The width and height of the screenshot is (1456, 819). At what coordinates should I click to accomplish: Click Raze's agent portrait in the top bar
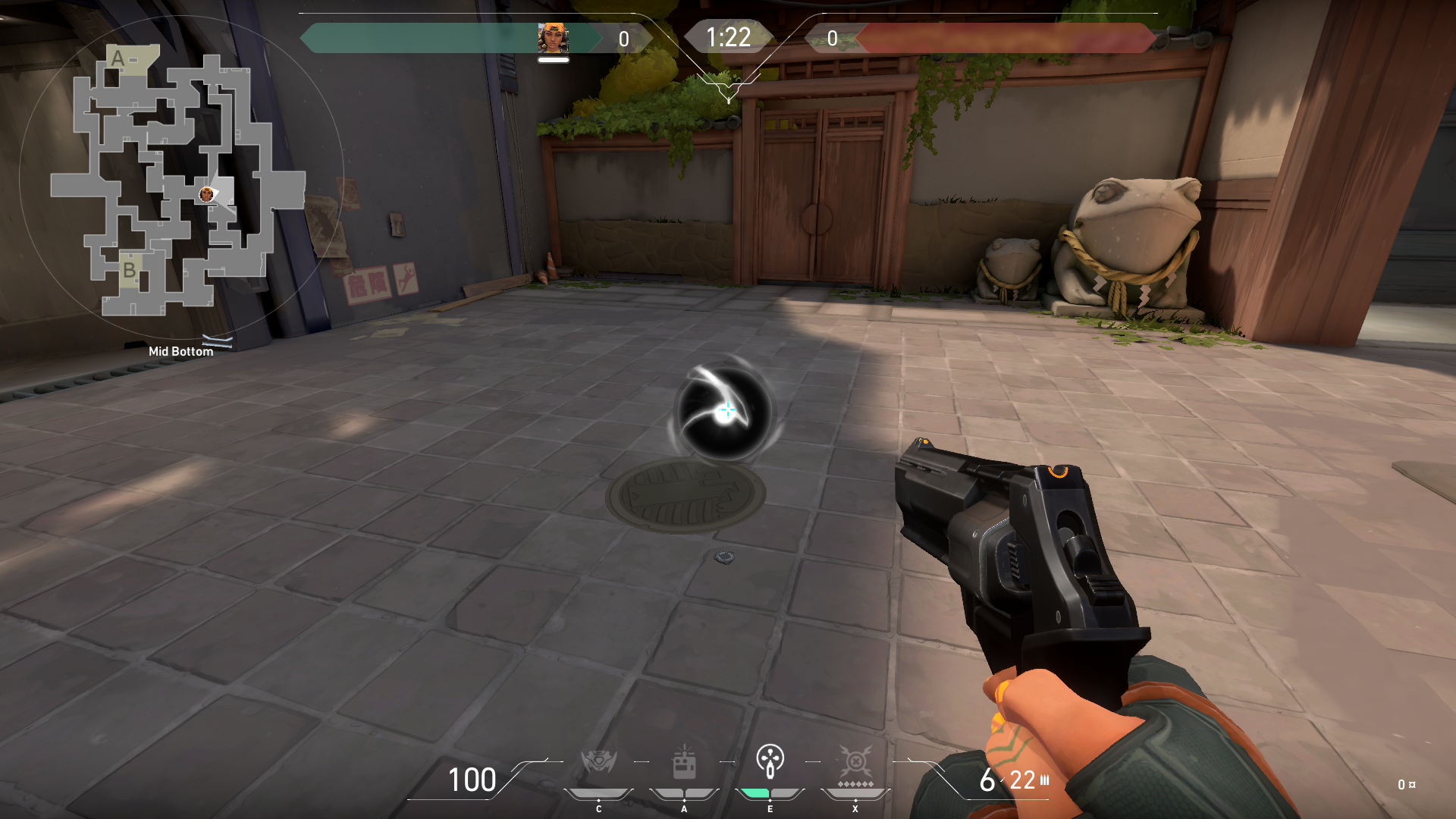[x=553, y=38]
